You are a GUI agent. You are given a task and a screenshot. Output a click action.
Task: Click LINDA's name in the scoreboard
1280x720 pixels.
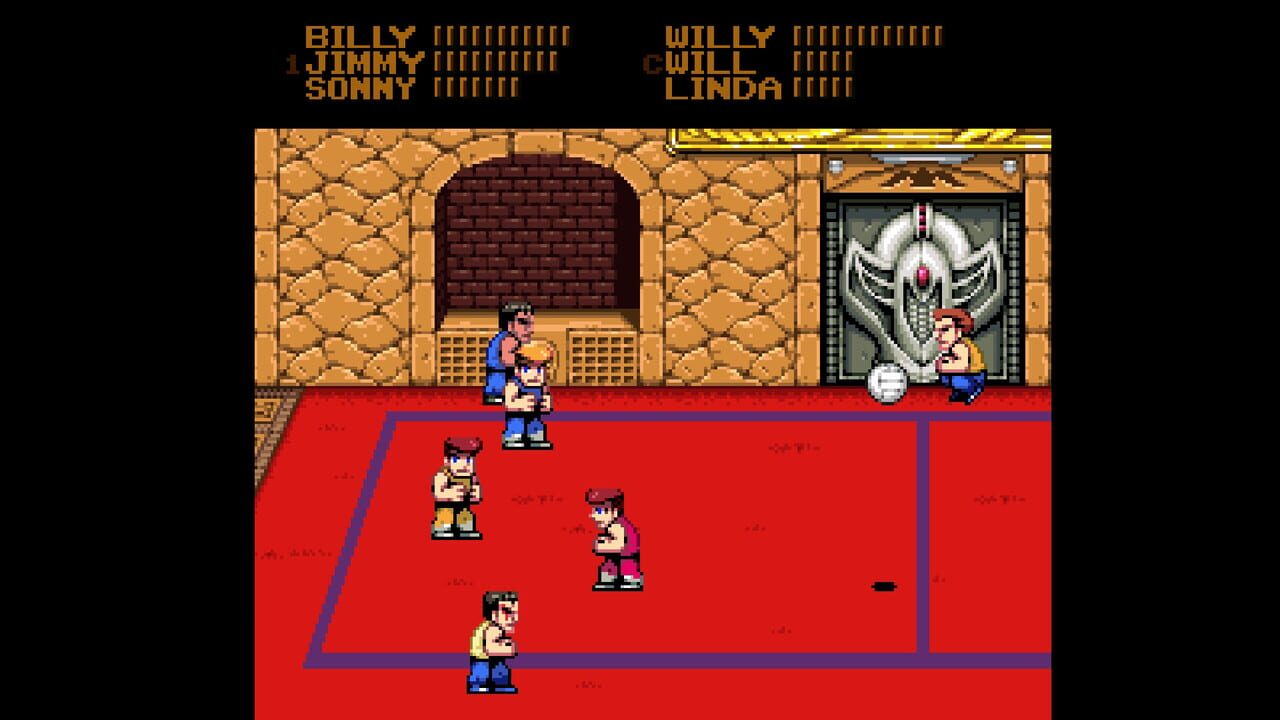725,87
